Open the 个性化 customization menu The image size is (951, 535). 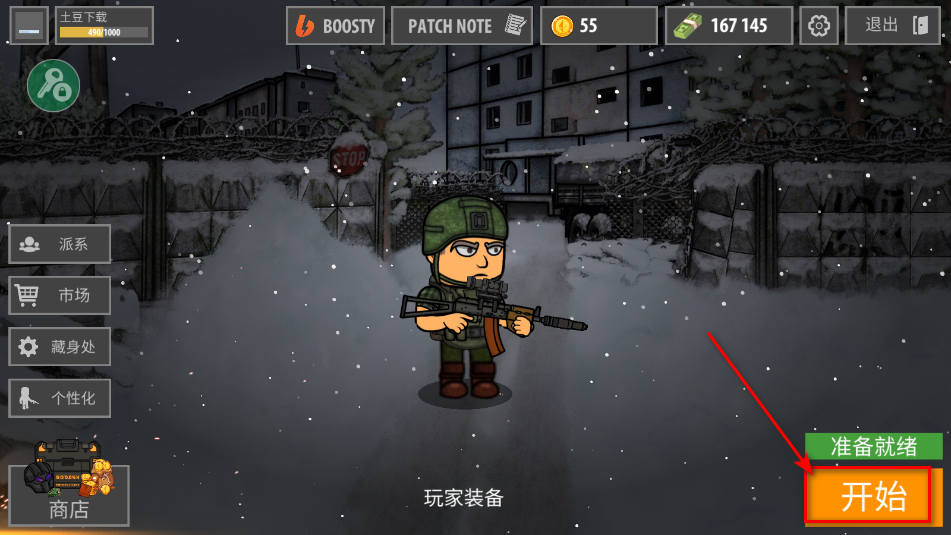point(60,398)
